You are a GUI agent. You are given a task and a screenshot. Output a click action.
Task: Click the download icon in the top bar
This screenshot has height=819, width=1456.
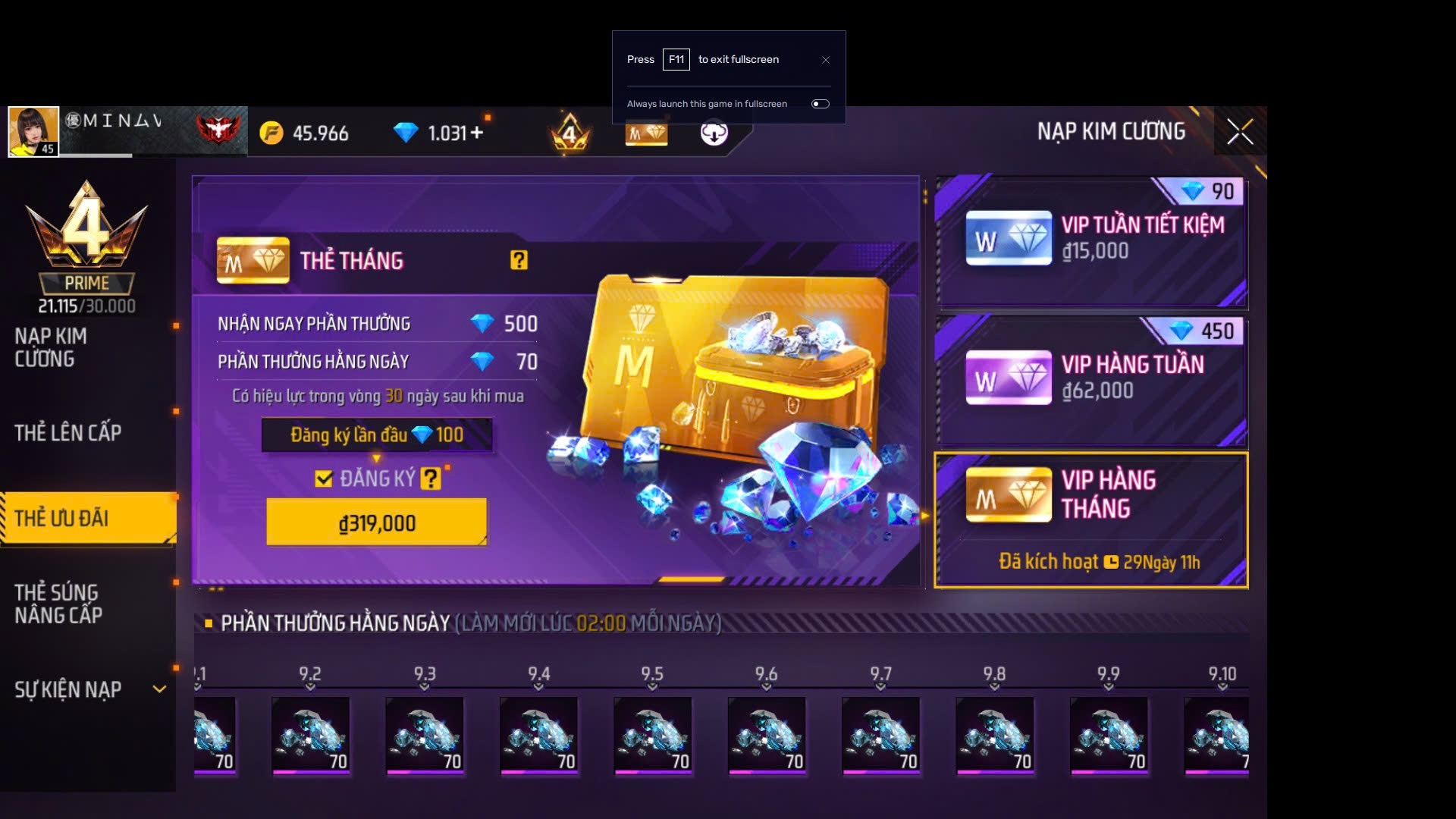tap(714, 133)
